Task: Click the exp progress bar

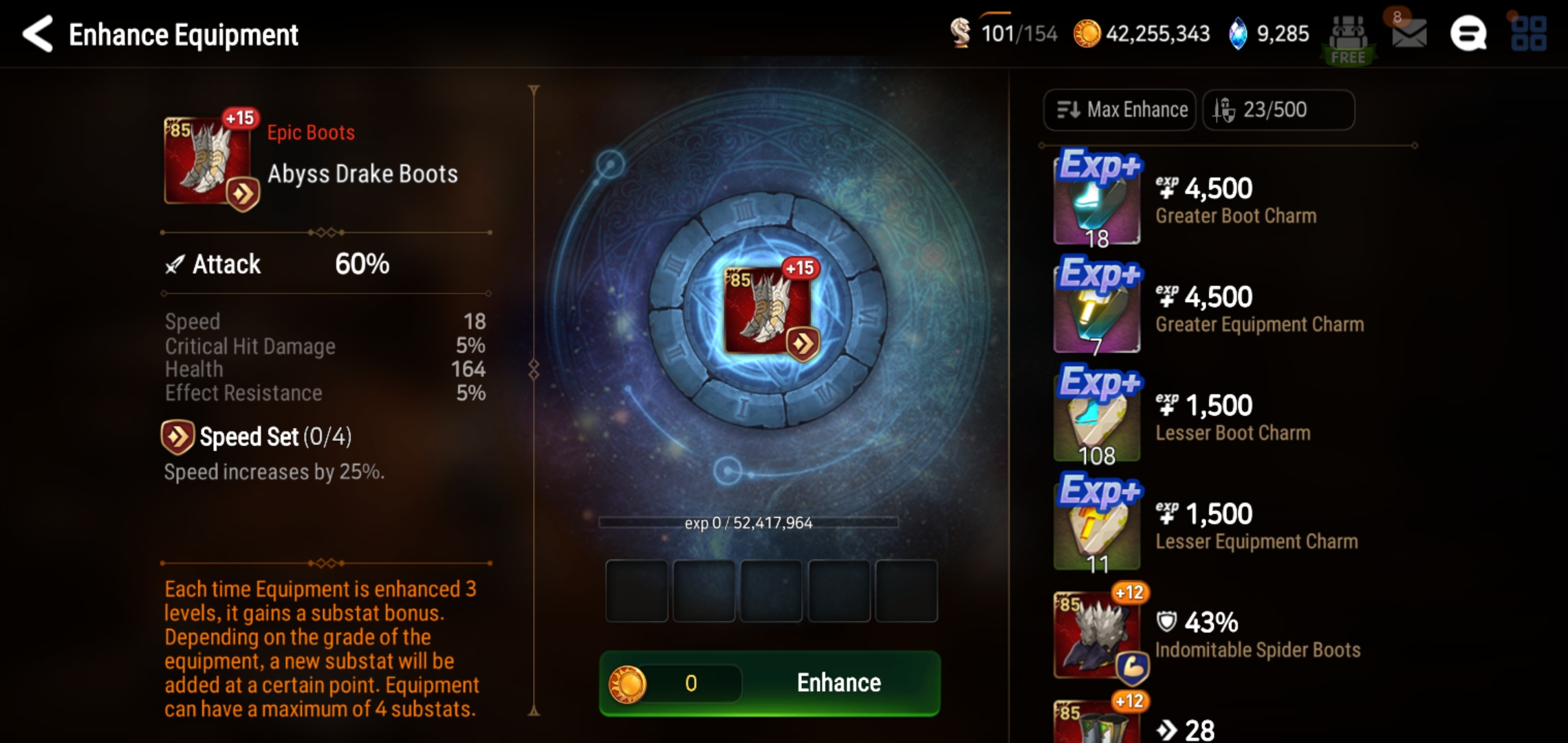Action: tap(770, 523)
